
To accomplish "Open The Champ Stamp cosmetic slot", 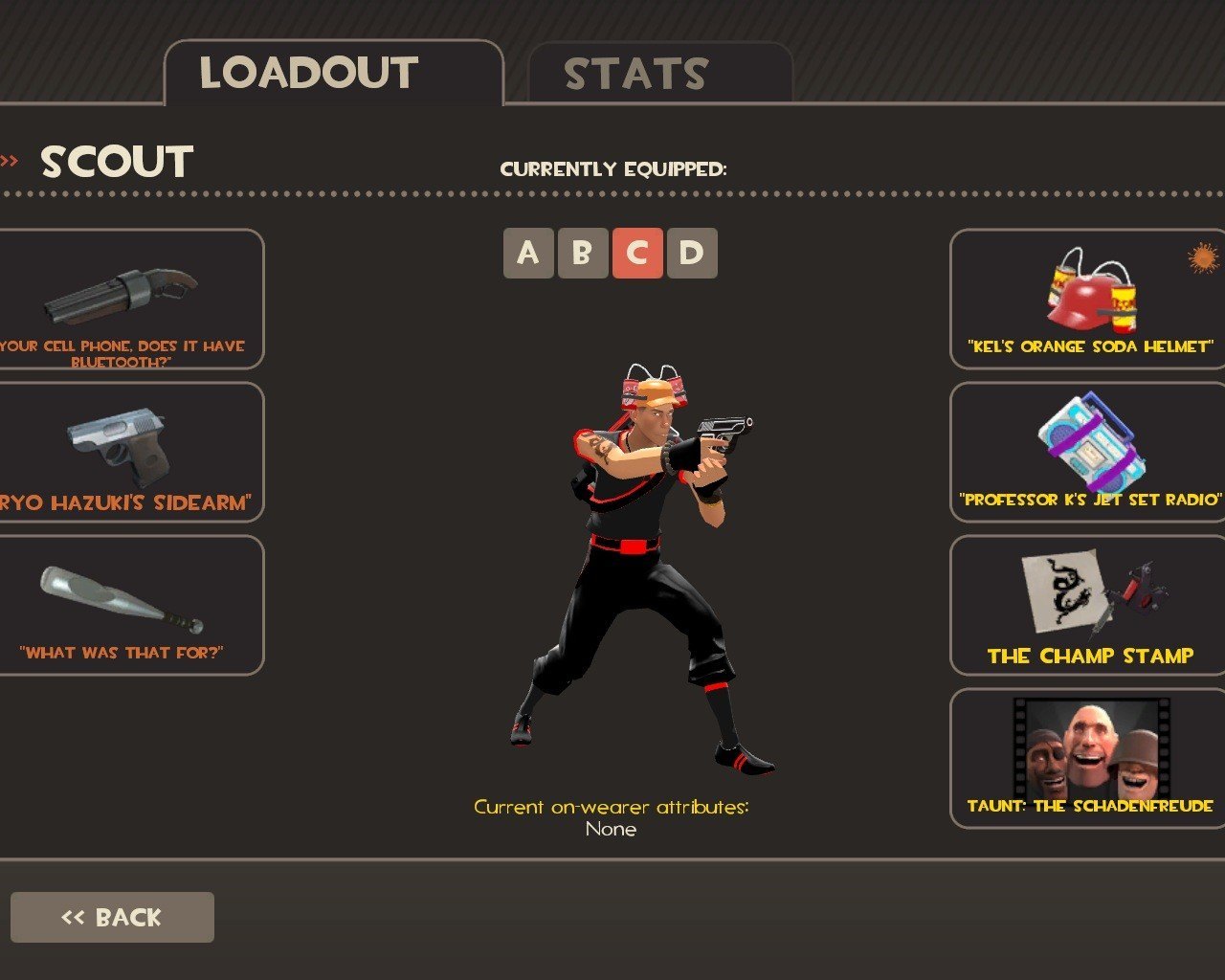I will point(1088,606).
